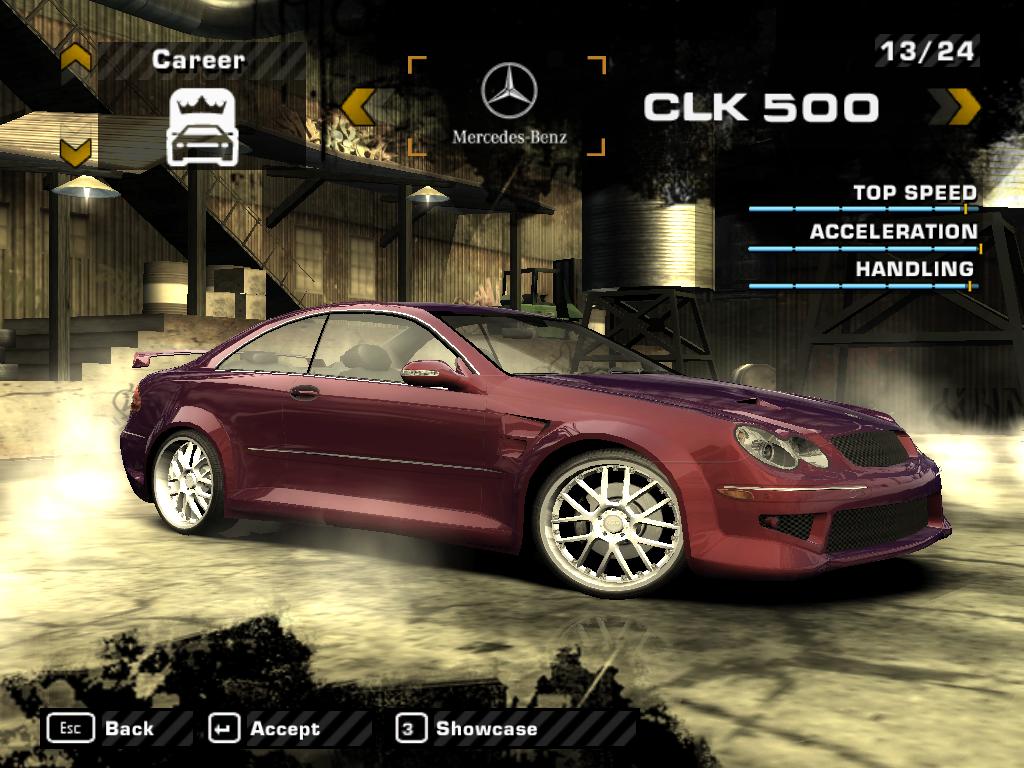This screenshot has height=768, width=1024.
Task: Show next car with right arrow
Action: (961, 107)
